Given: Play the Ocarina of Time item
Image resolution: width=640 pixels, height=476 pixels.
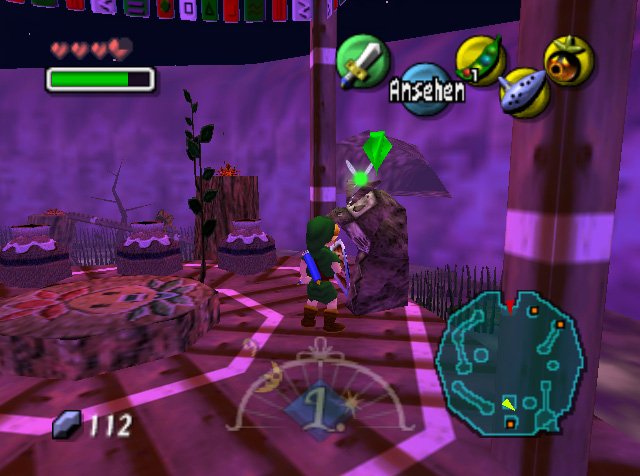Looking at the screenshot, I should [522, 93].
